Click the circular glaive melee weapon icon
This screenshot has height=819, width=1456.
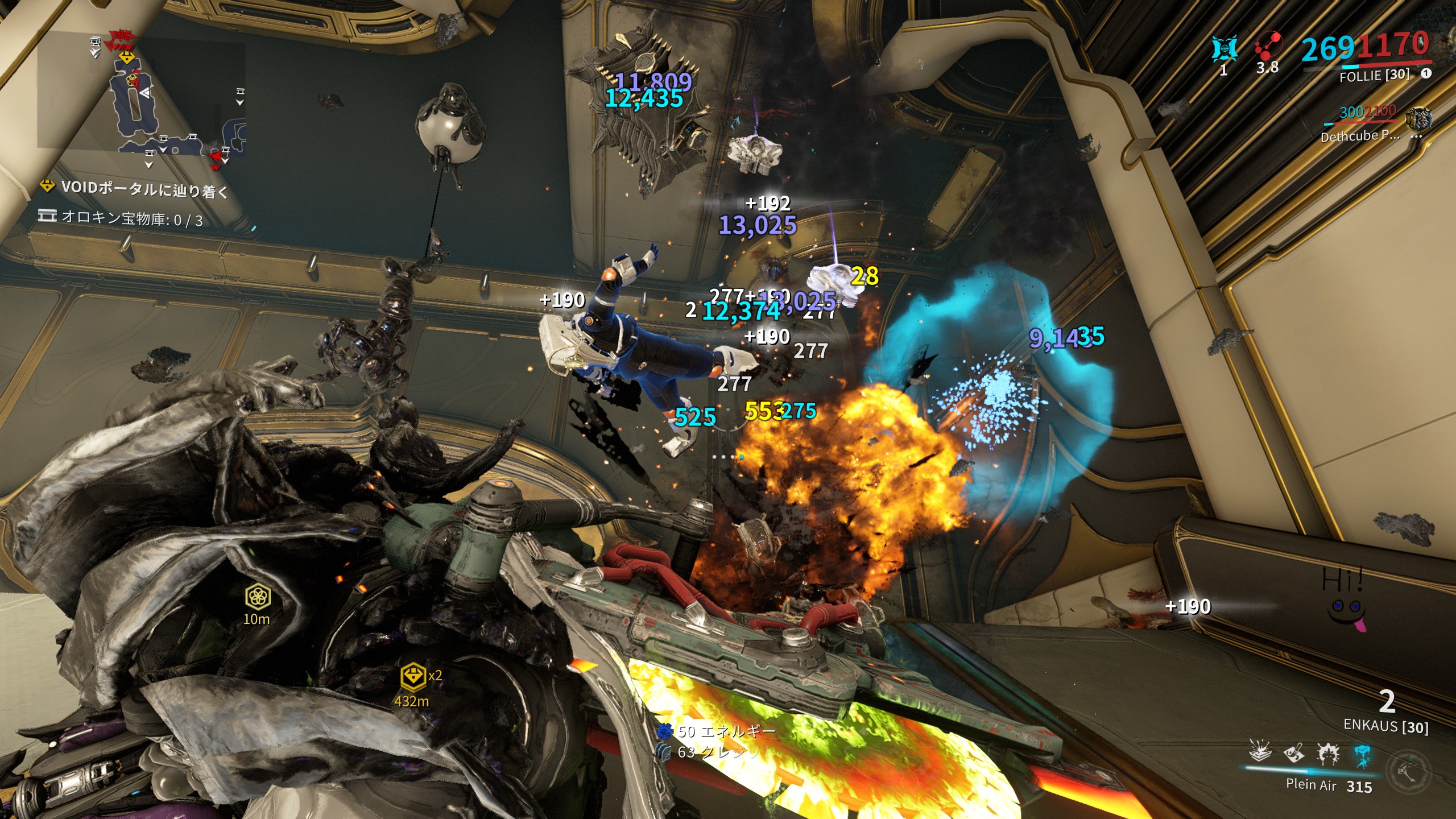point(1408,771)
